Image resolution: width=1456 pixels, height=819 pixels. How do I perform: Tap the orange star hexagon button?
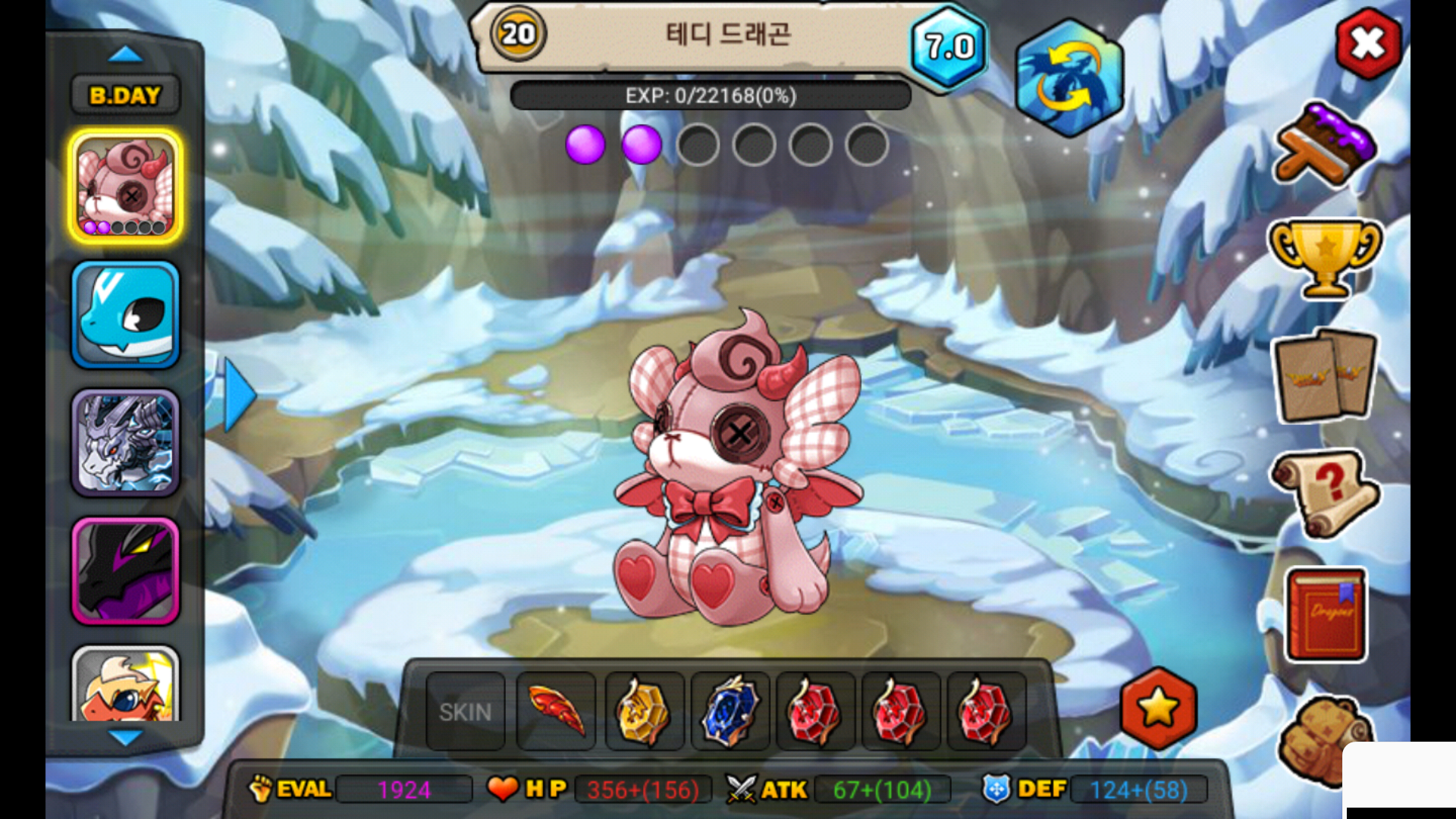coord(1158,708)
